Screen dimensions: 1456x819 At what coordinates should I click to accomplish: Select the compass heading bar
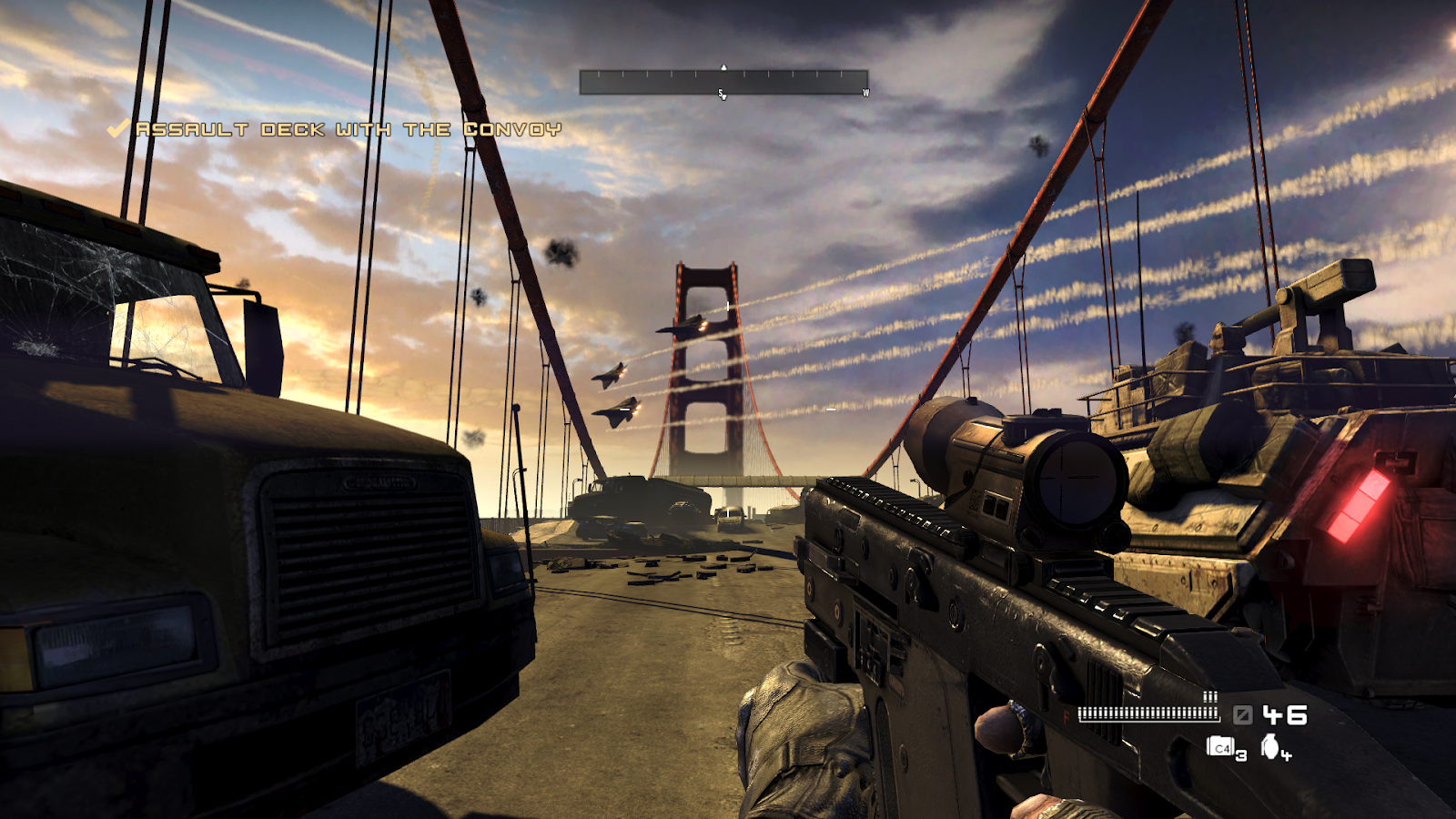(x=723, y=83)
